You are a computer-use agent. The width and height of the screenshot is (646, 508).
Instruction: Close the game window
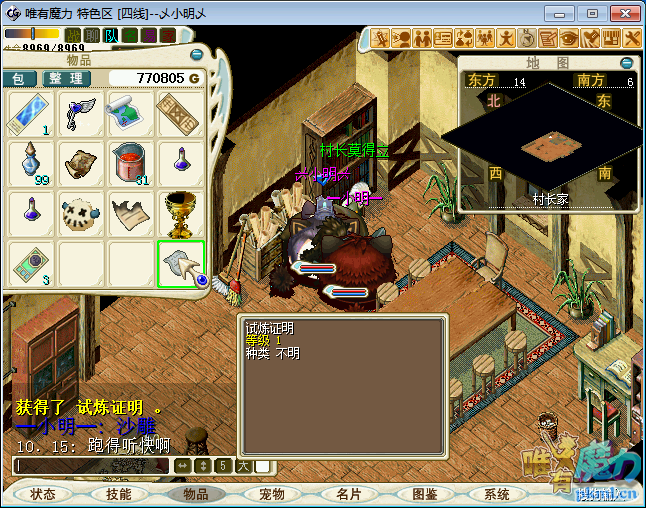click(x=624, y=14)
